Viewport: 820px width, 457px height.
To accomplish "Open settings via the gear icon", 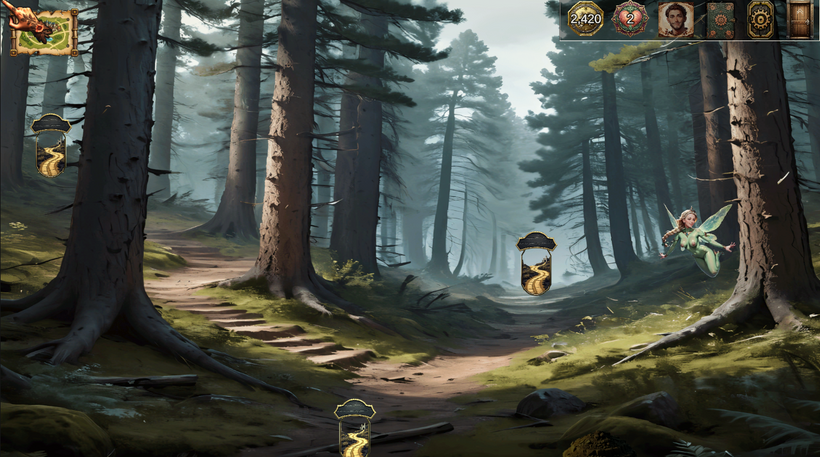I will 761,20.
